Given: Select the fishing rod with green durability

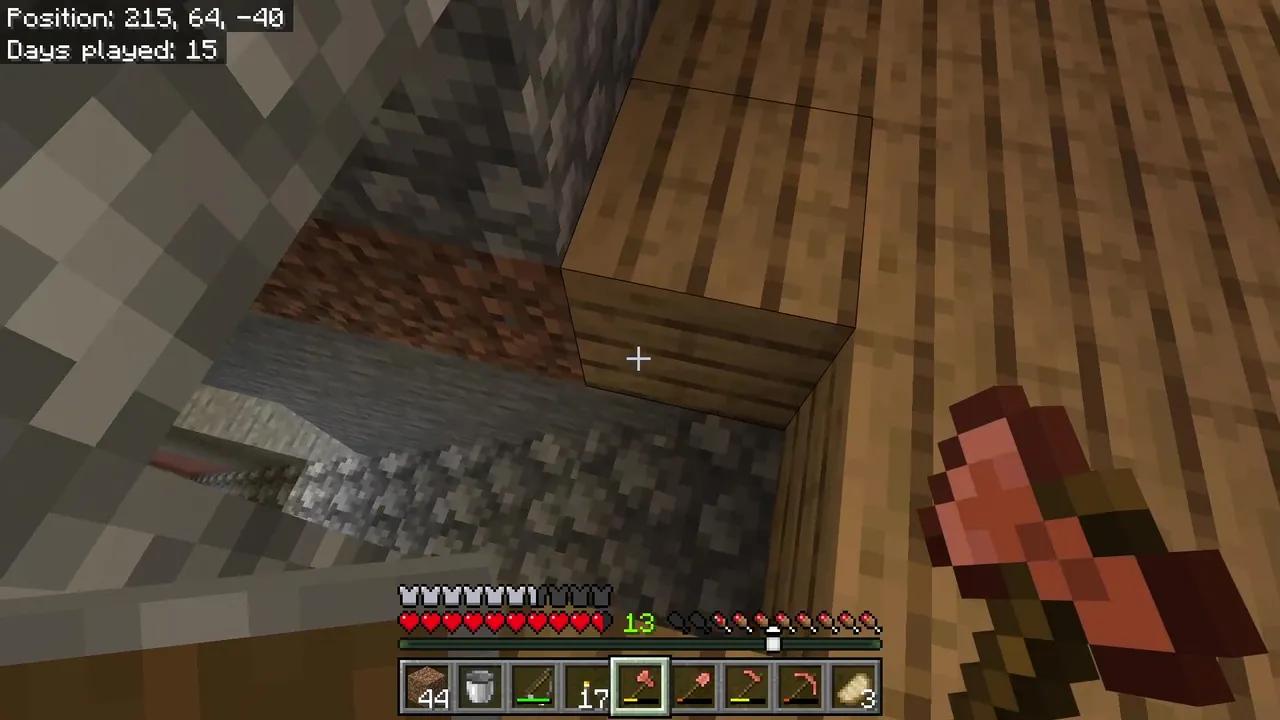Looking at the screenshot, I should (x=535, y=685).
